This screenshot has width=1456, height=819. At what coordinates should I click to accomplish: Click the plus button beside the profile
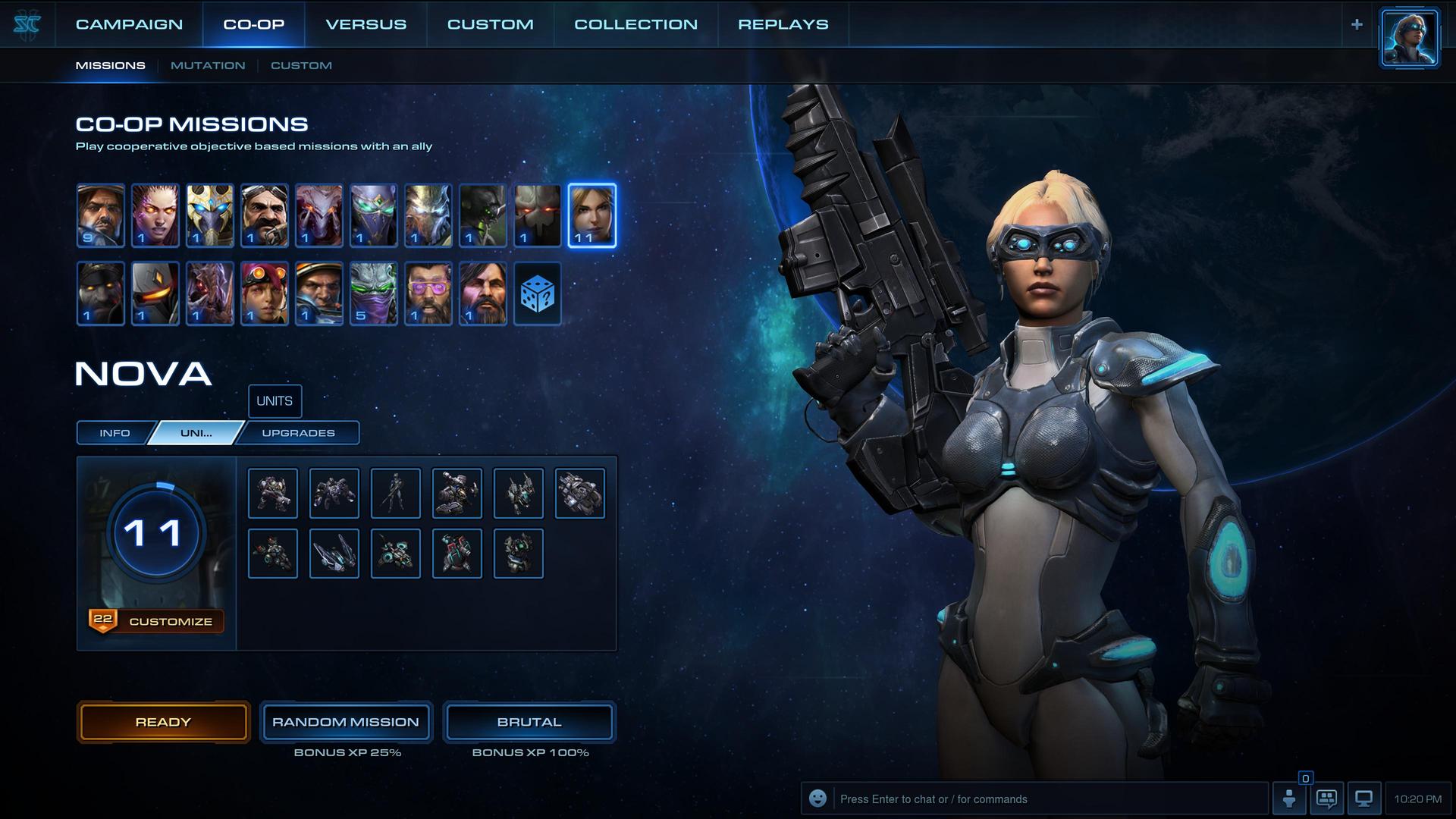[x=1357, y=24]
